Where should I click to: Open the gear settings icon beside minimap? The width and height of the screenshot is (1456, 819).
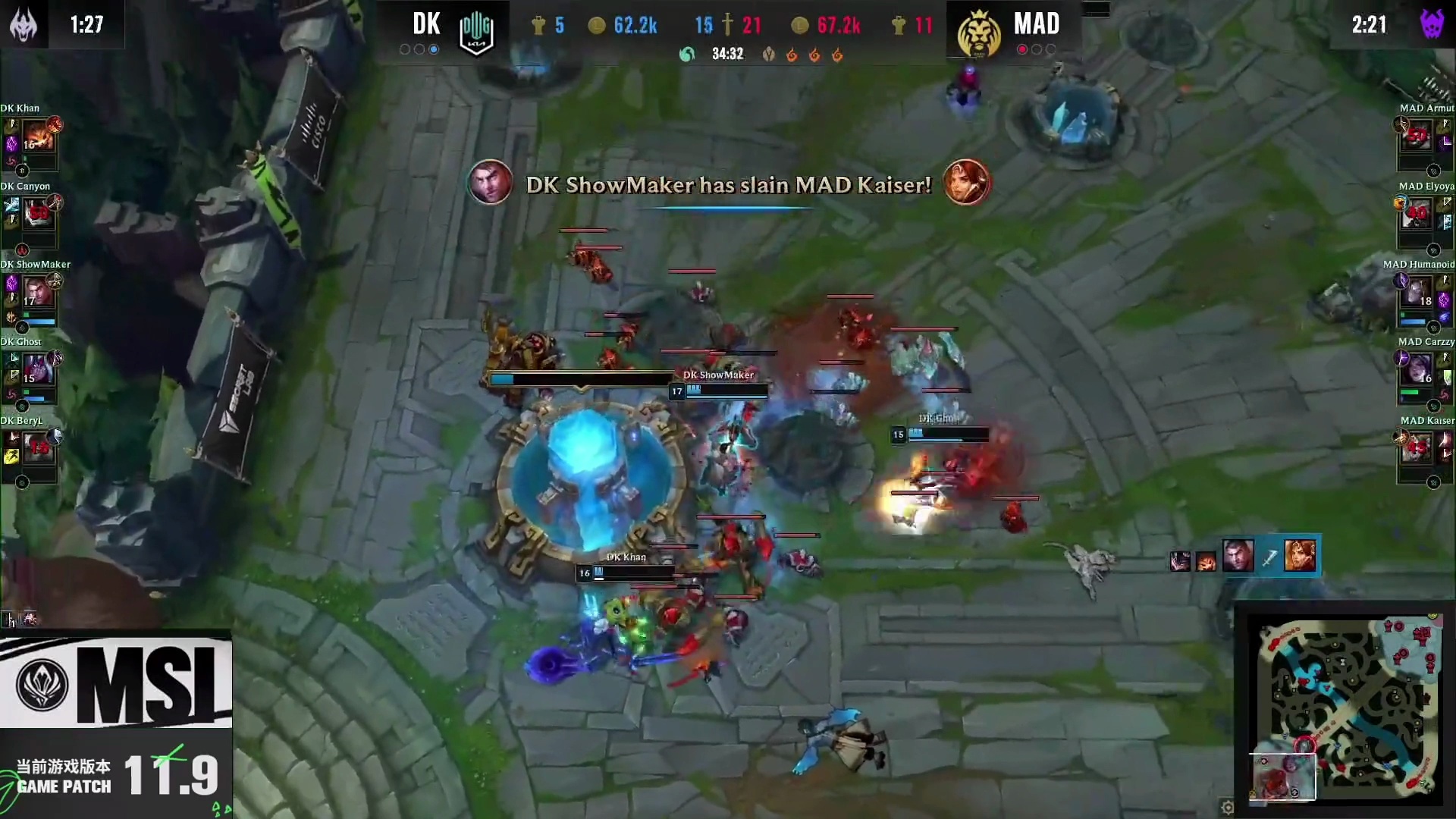click(x=1228, y=807)
